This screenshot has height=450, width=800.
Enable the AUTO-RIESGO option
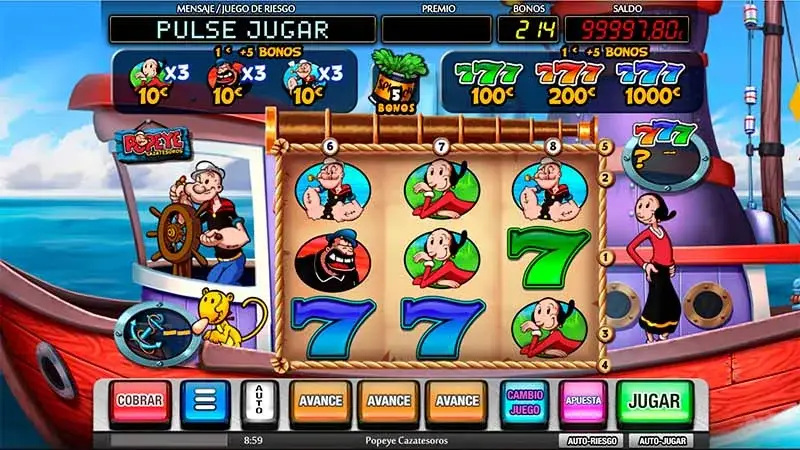589,440
